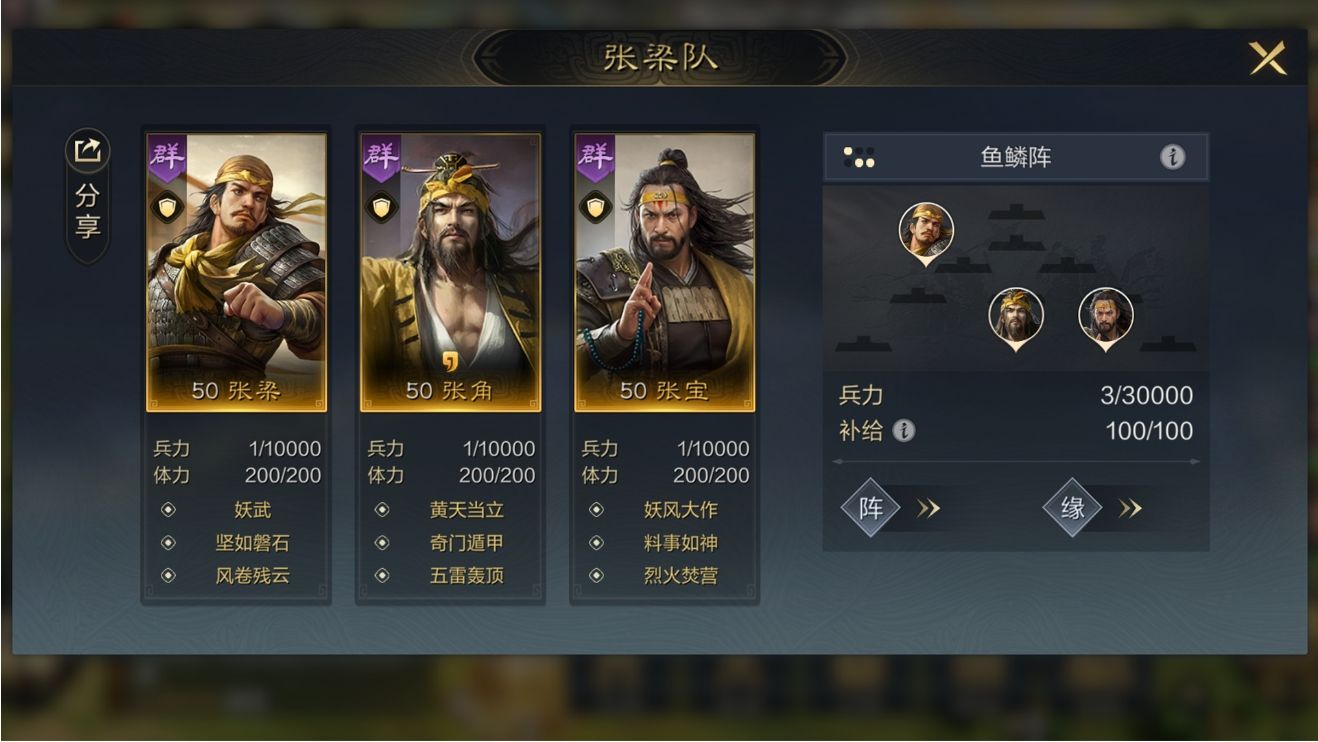The width and height of the screenshot is (1318, 742).
Task: Switch to the 缘 tab
Action: [1072, 508]
